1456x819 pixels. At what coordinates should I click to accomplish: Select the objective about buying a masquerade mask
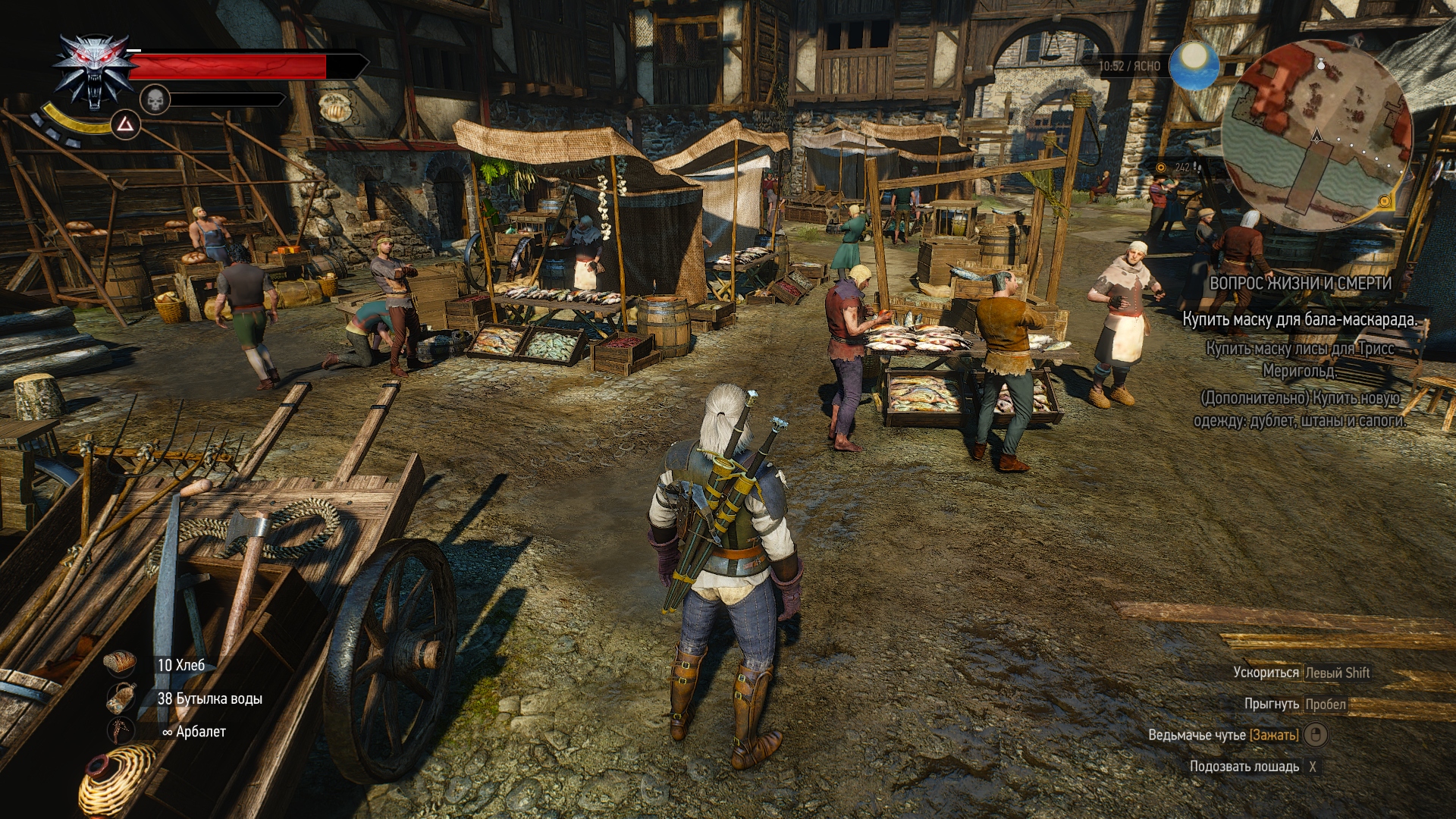pos(1299,319)
